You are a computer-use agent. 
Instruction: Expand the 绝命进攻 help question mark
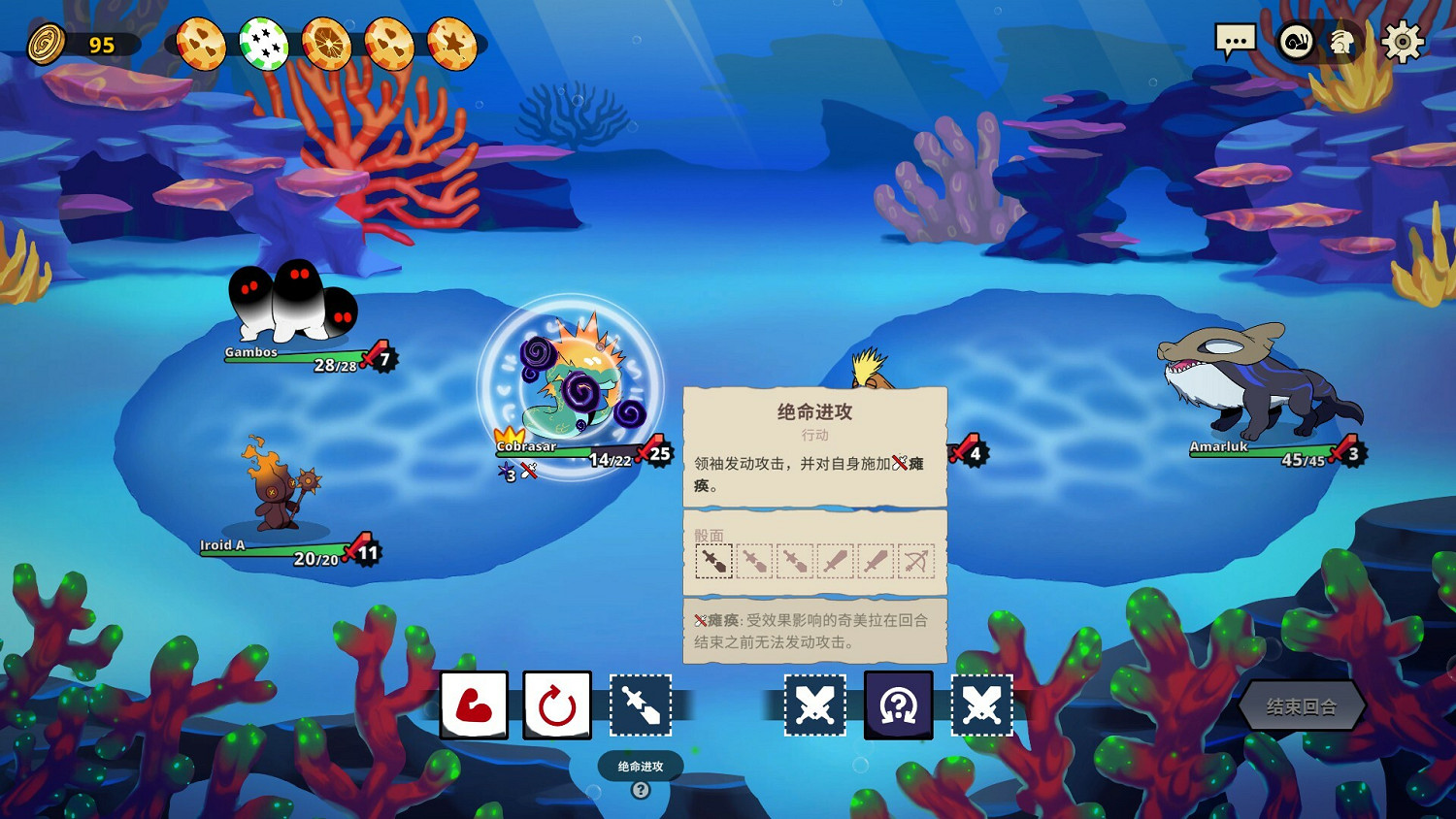(641, 790)
